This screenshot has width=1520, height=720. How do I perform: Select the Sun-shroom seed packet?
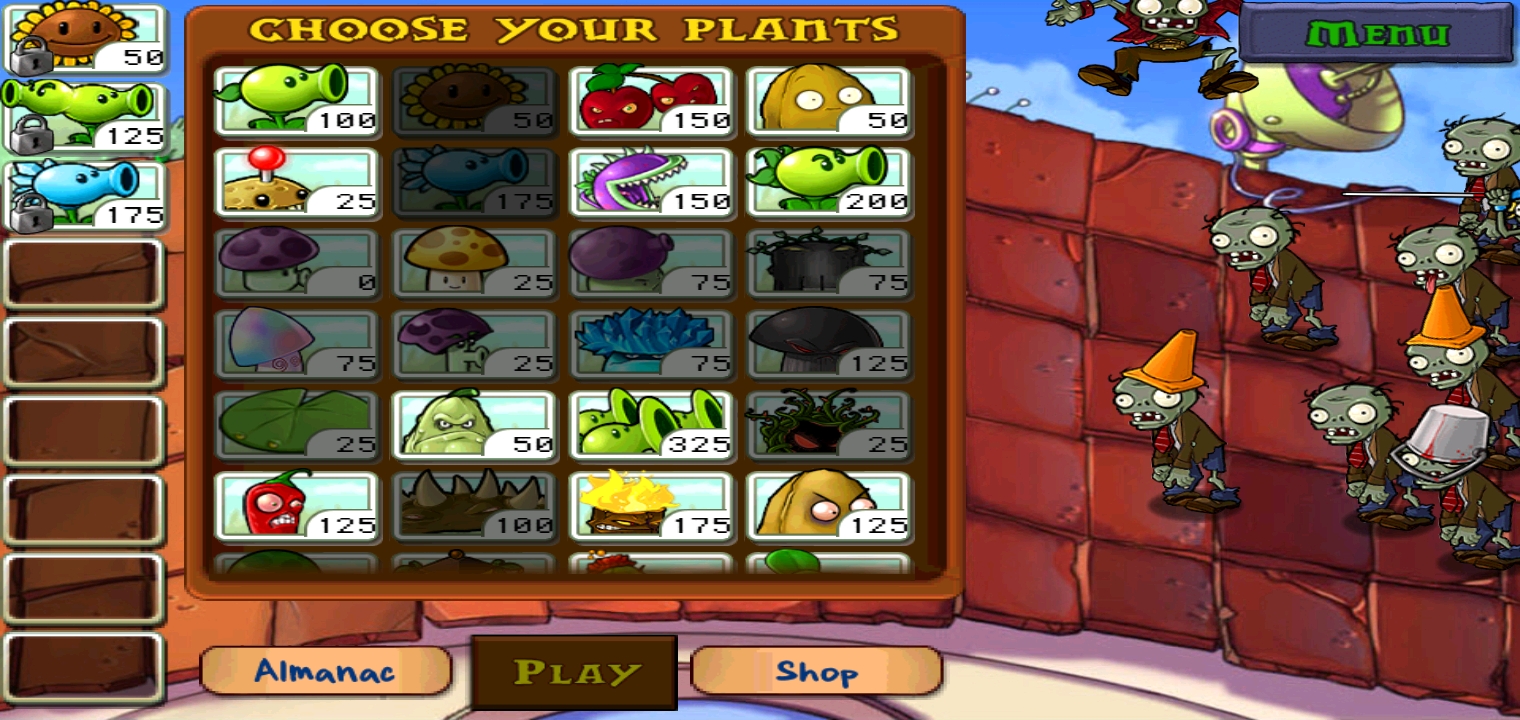click(x=475, y=263)
